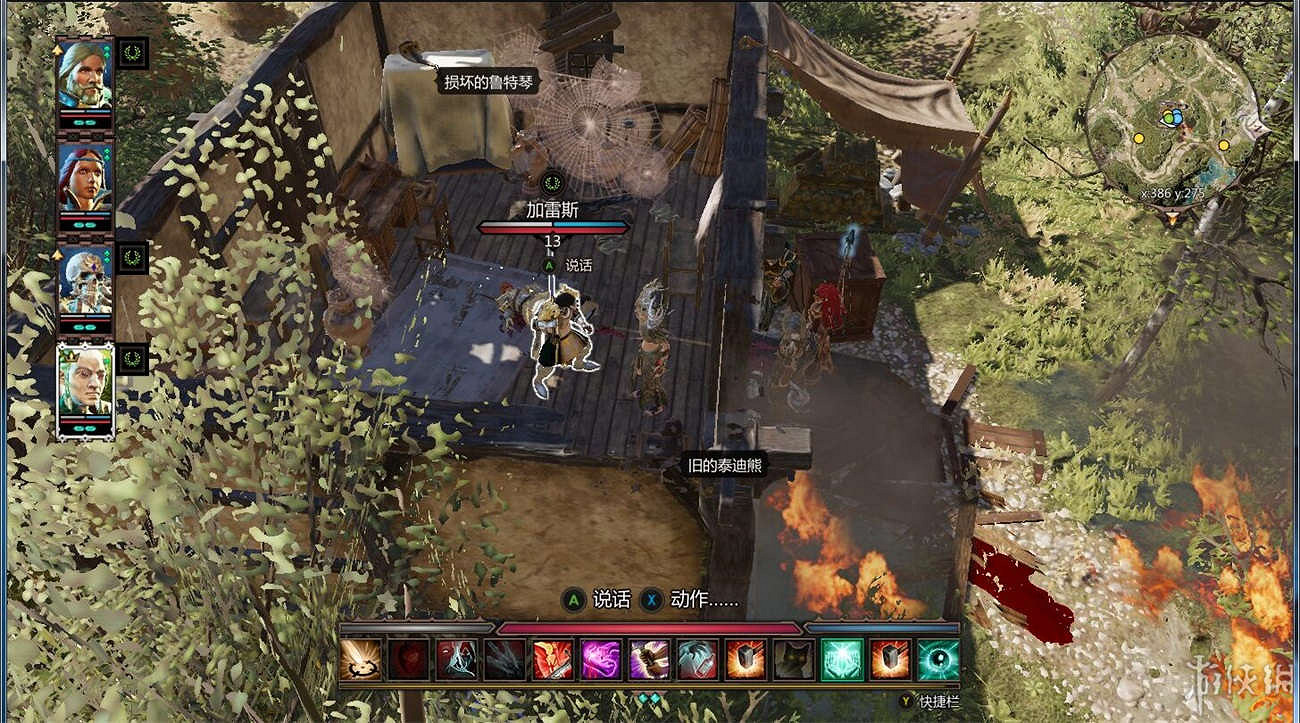Select the bearded grey-haired man portrait
This screenshot has height=723, width=1300.
coord(85,76)
